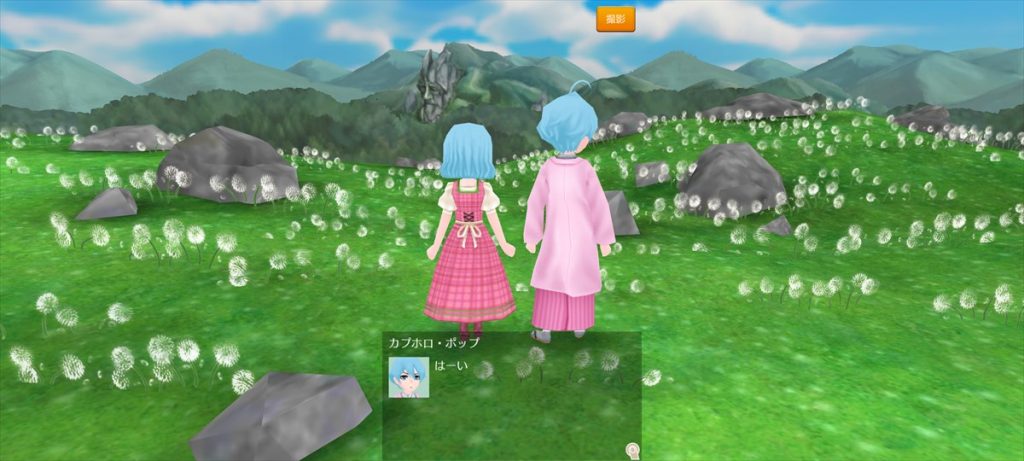The image size is (1024, 461).
Task: Click the orange 撮影 capture button
Action: [x=615, y=19]
